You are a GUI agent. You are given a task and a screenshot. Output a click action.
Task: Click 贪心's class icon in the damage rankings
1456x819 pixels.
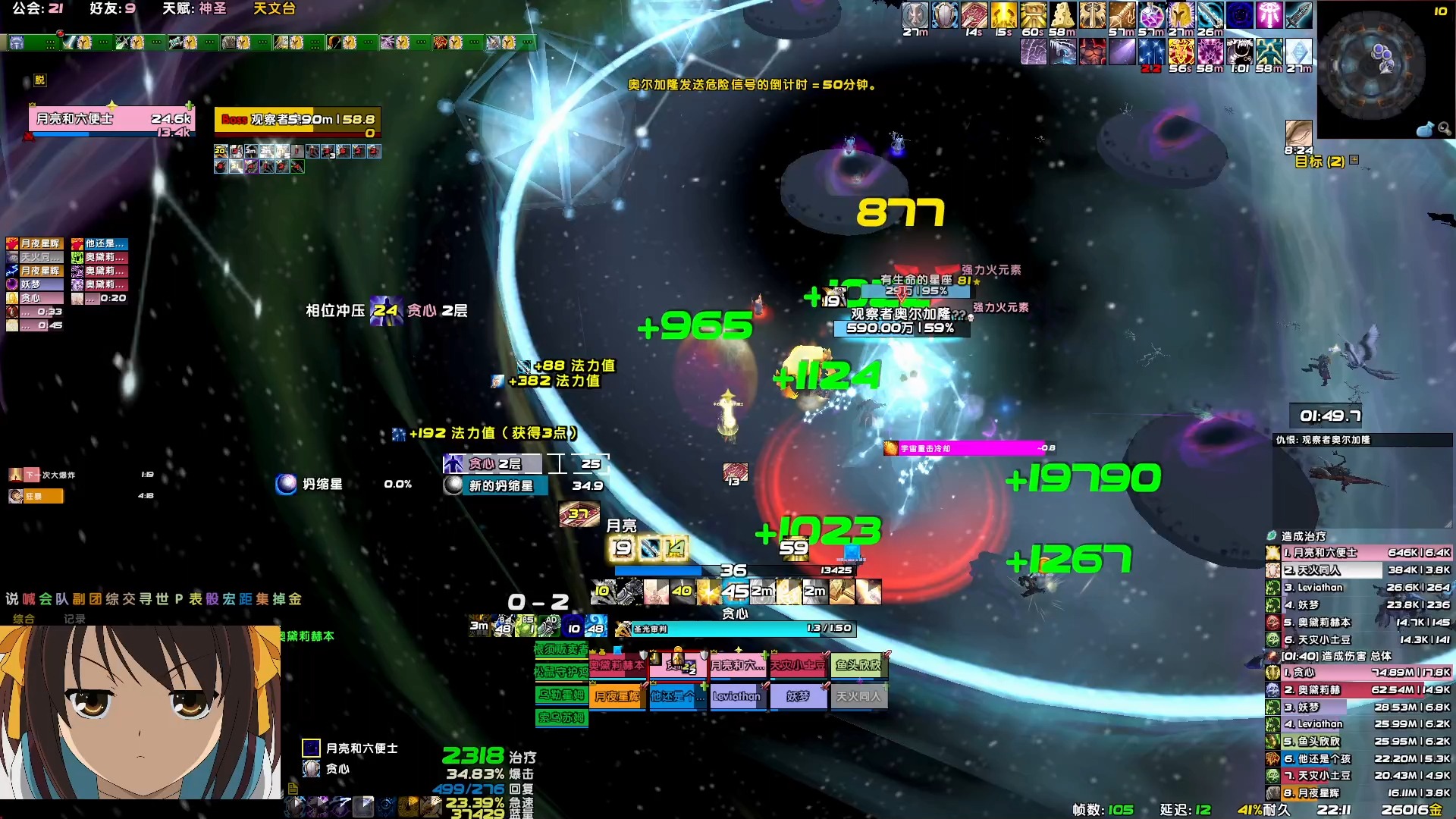1272,673
